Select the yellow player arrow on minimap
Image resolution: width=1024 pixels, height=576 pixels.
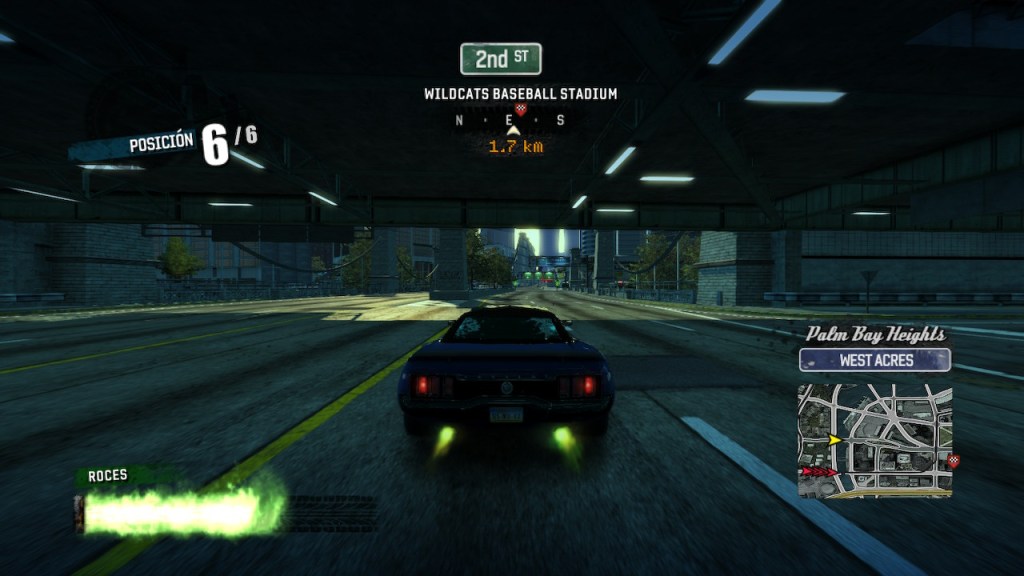click(x=834, y=439)
